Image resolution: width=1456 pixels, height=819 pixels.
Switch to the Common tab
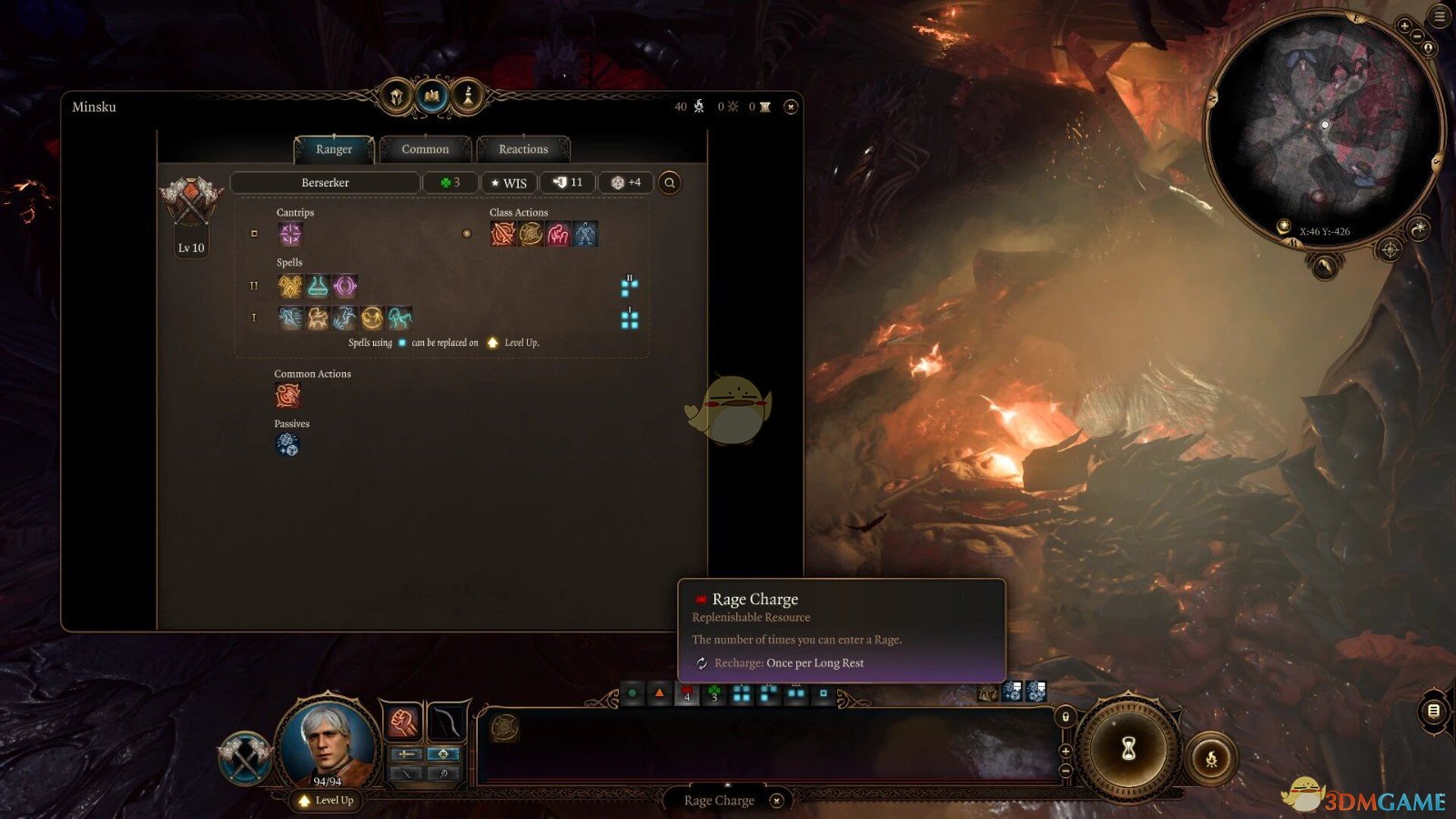pos(425,149)
